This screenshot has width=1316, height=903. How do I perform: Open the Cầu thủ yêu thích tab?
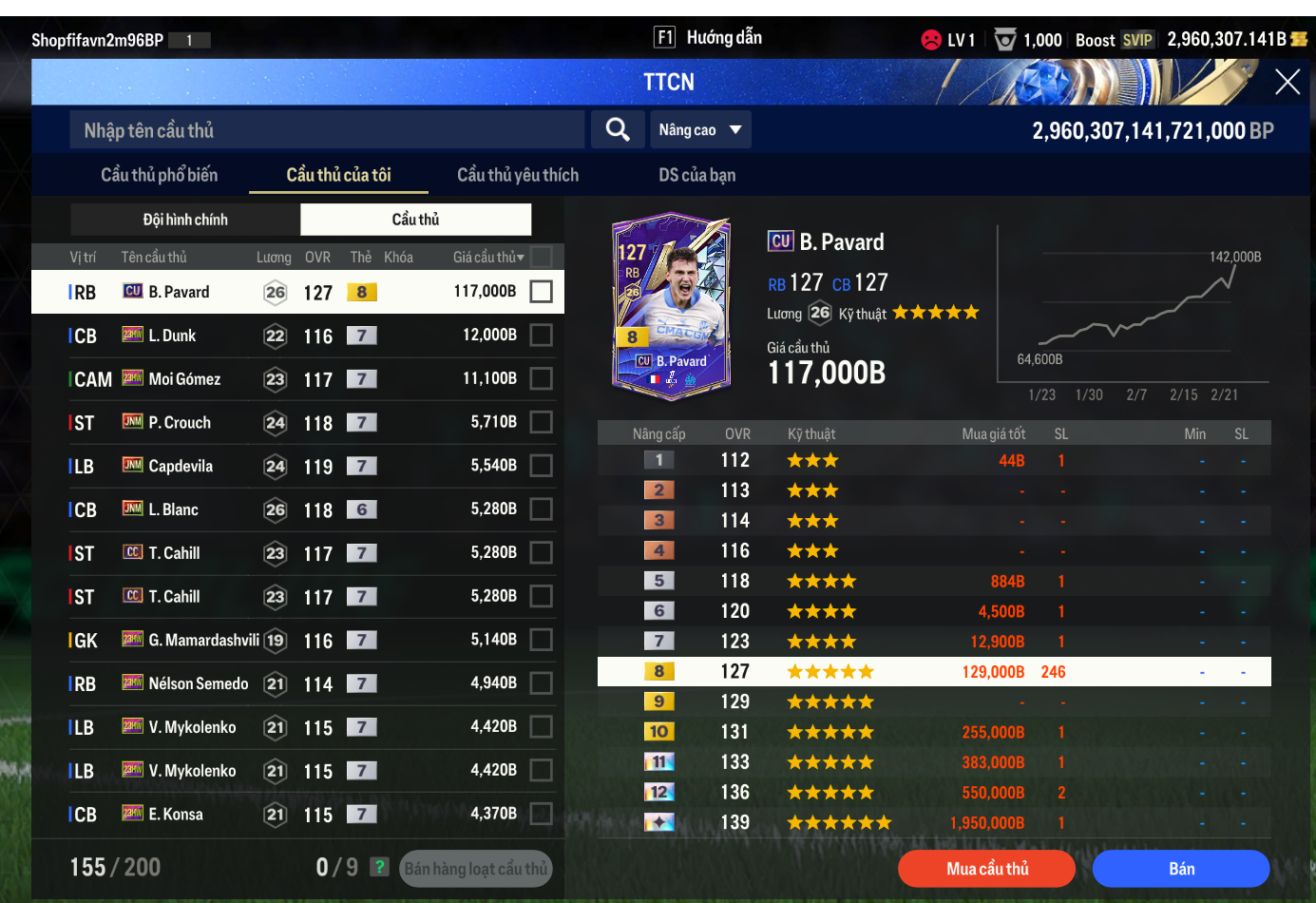click(517, 175)
